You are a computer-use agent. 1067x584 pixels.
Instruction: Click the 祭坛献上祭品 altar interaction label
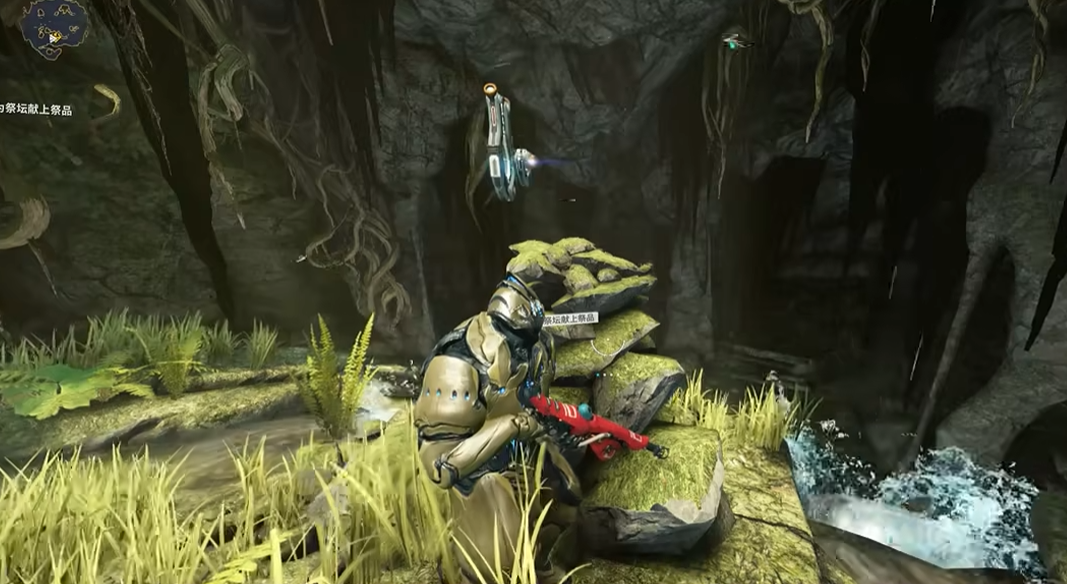click(x=570, y=318)
